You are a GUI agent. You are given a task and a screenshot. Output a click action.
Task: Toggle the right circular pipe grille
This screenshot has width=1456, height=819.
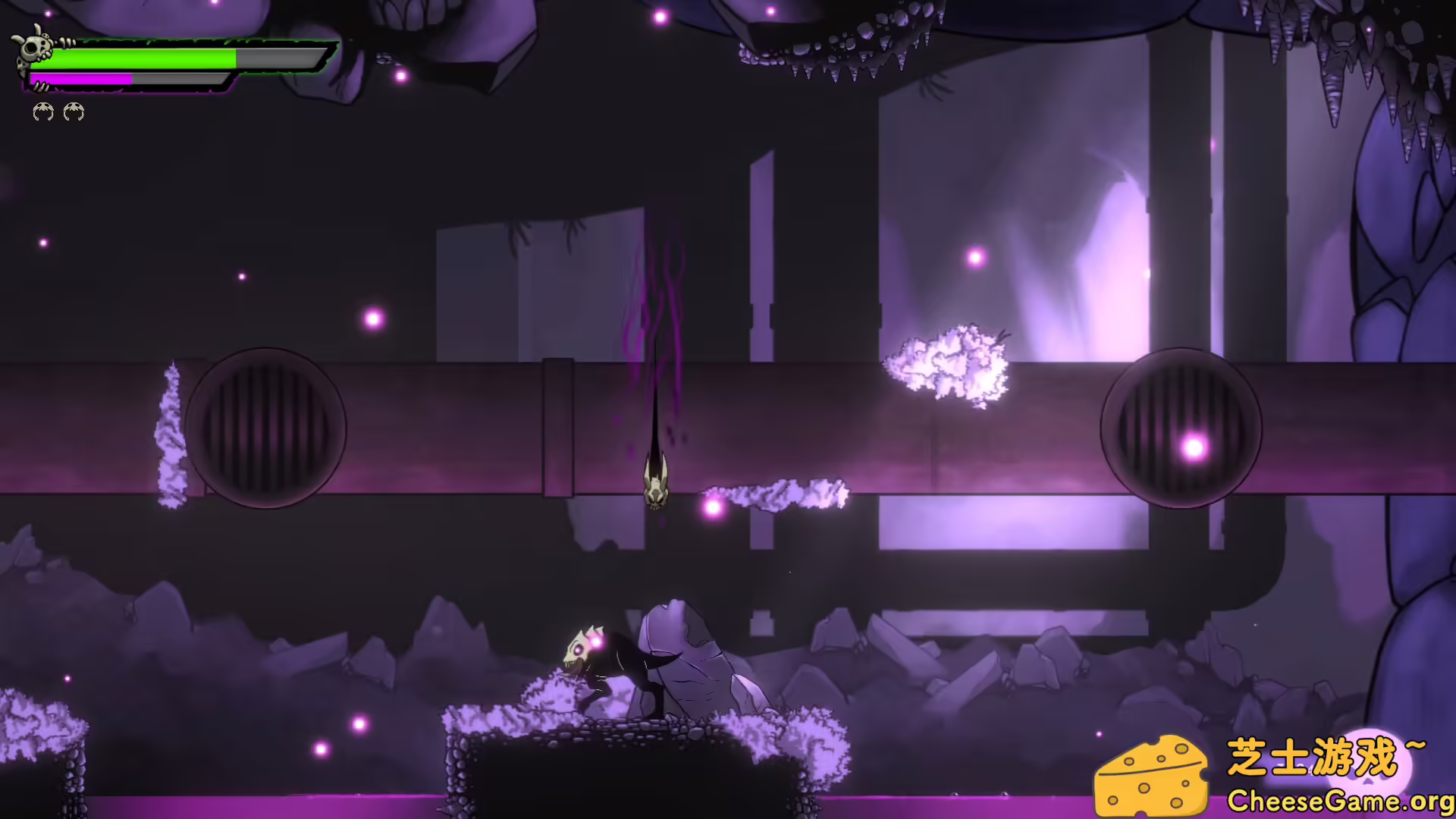click(1181, 428)
